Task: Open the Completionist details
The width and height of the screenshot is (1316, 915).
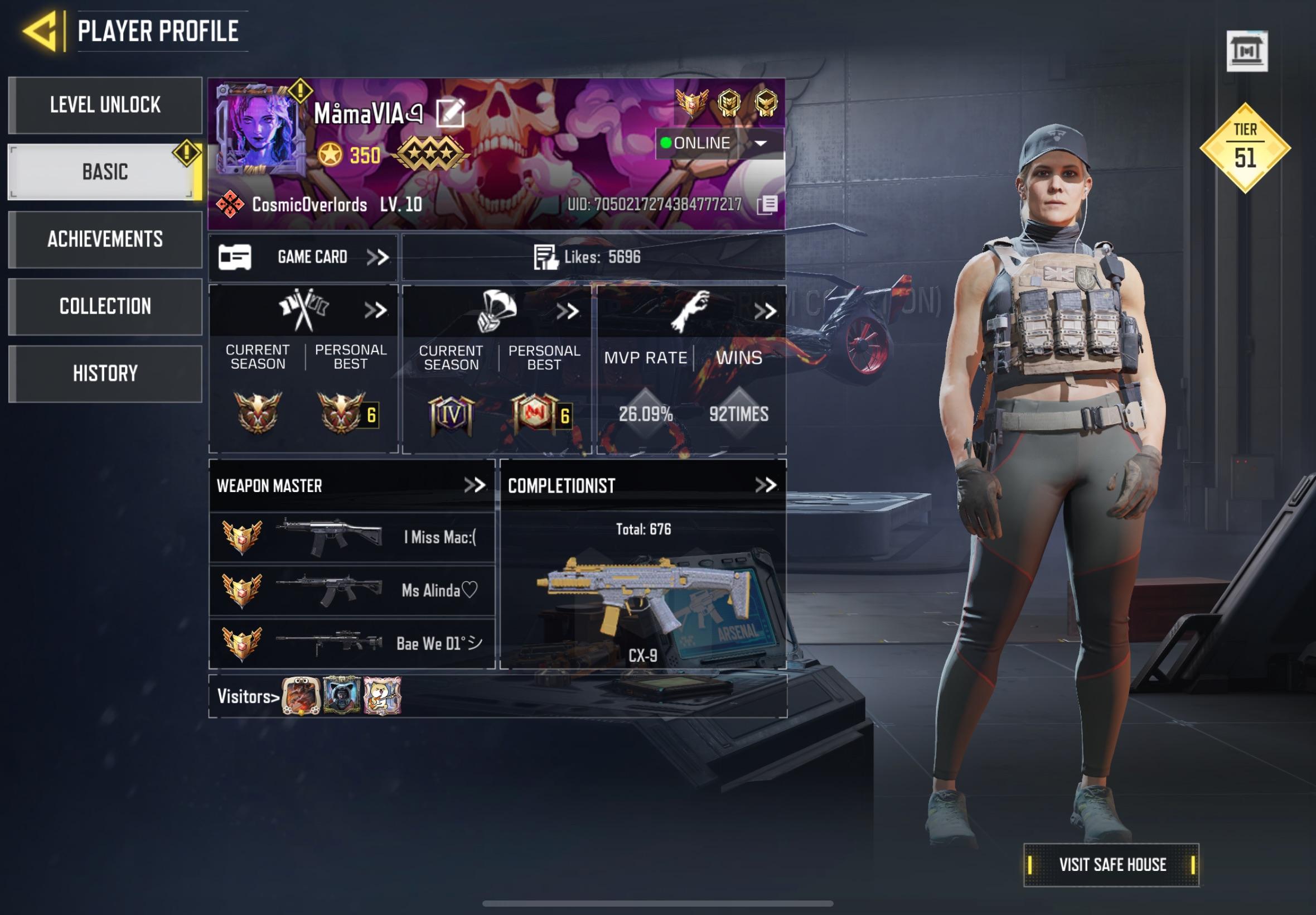Action: [x=769, y=484]
